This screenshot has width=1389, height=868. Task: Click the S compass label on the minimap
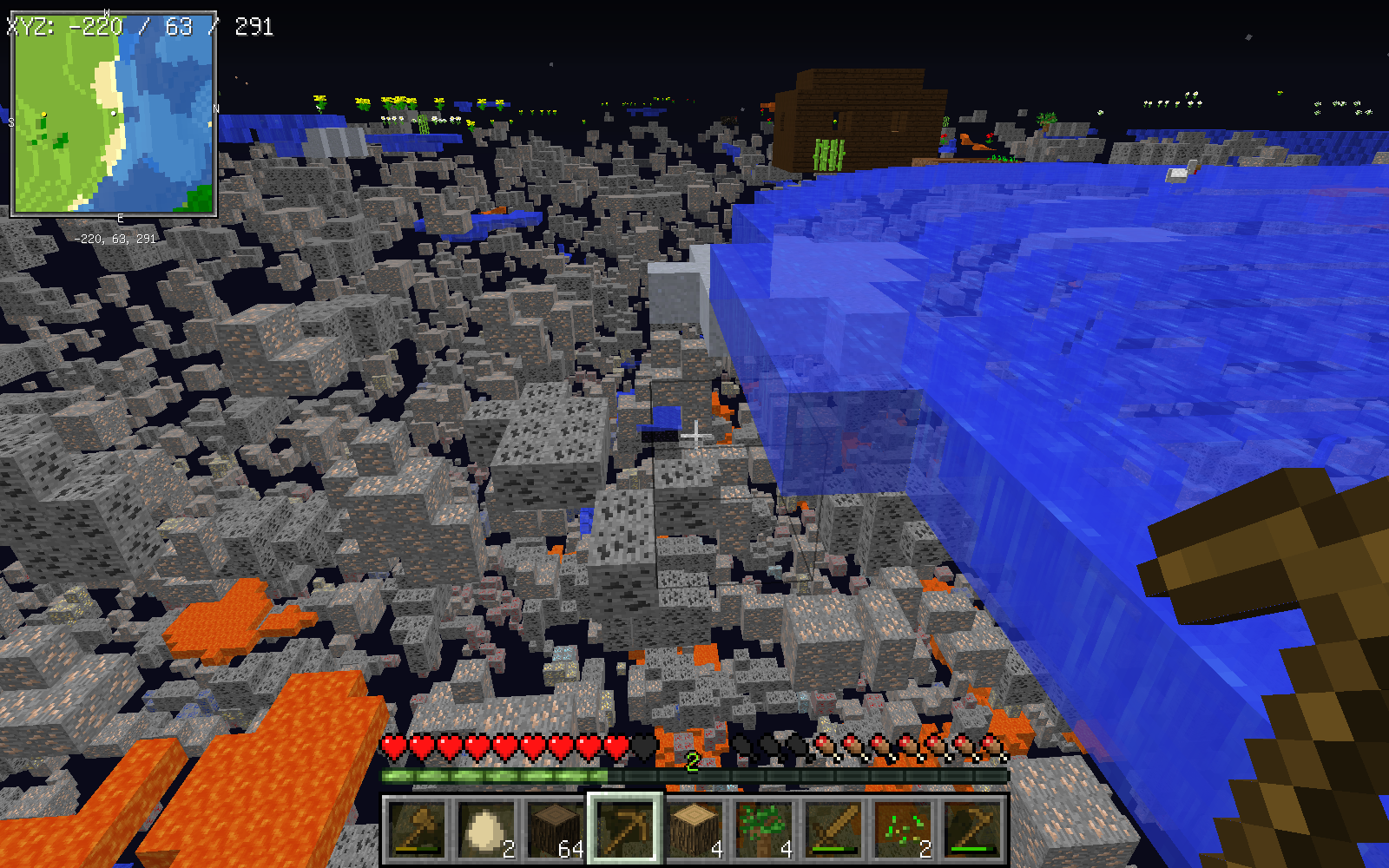11,122
